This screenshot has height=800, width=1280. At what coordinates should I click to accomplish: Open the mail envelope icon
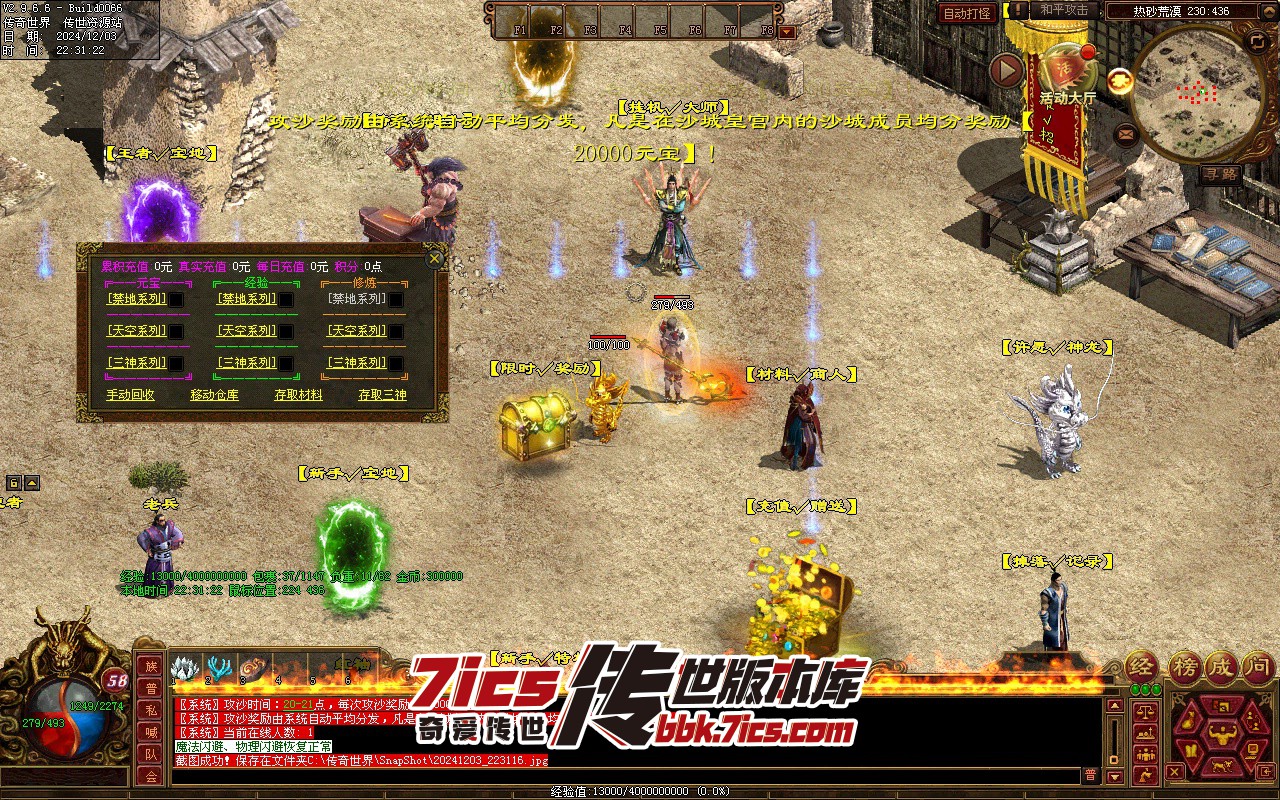tap(1126, 132)
